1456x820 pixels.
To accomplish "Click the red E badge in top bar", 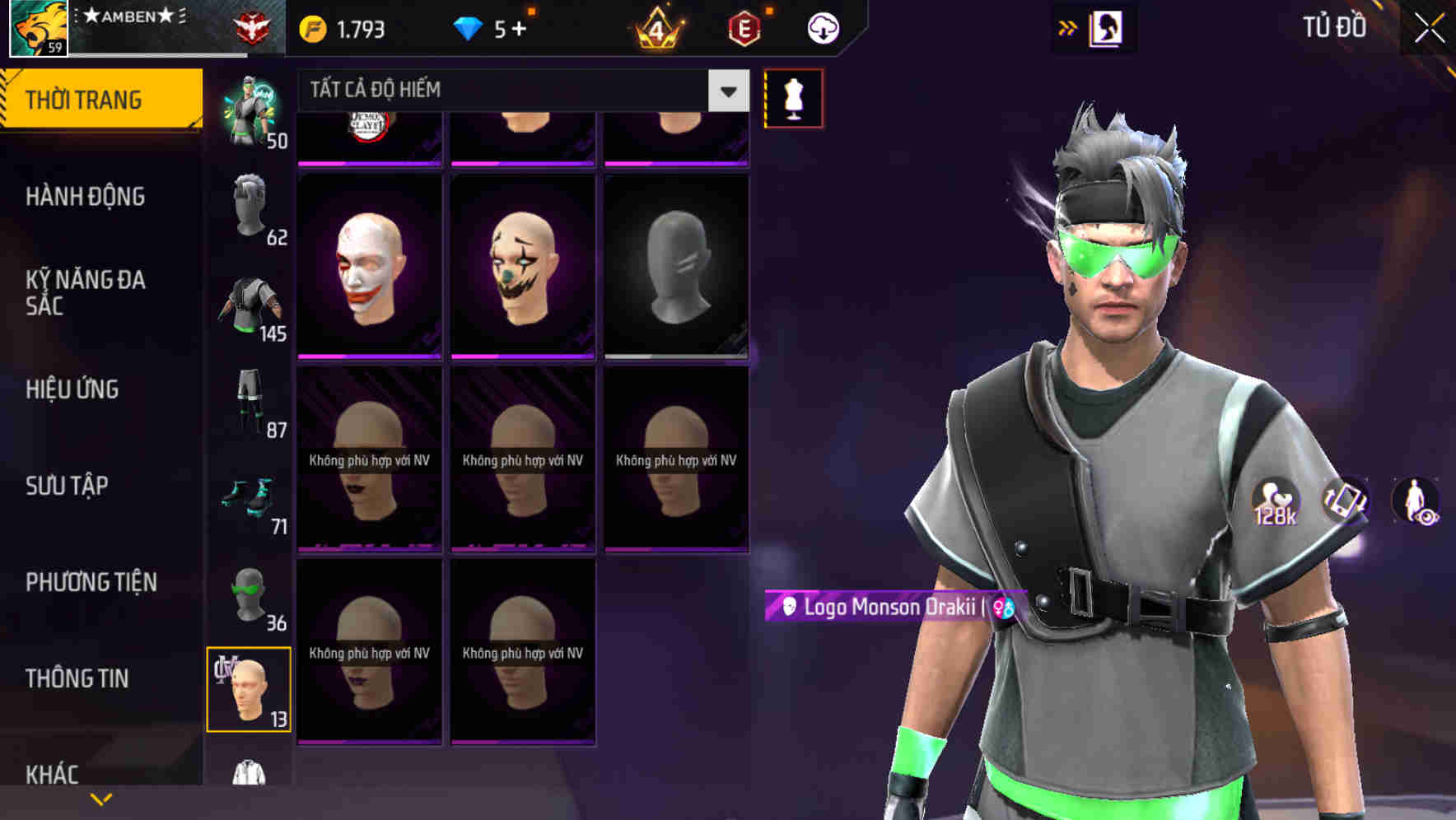I will tap(744, 27).
